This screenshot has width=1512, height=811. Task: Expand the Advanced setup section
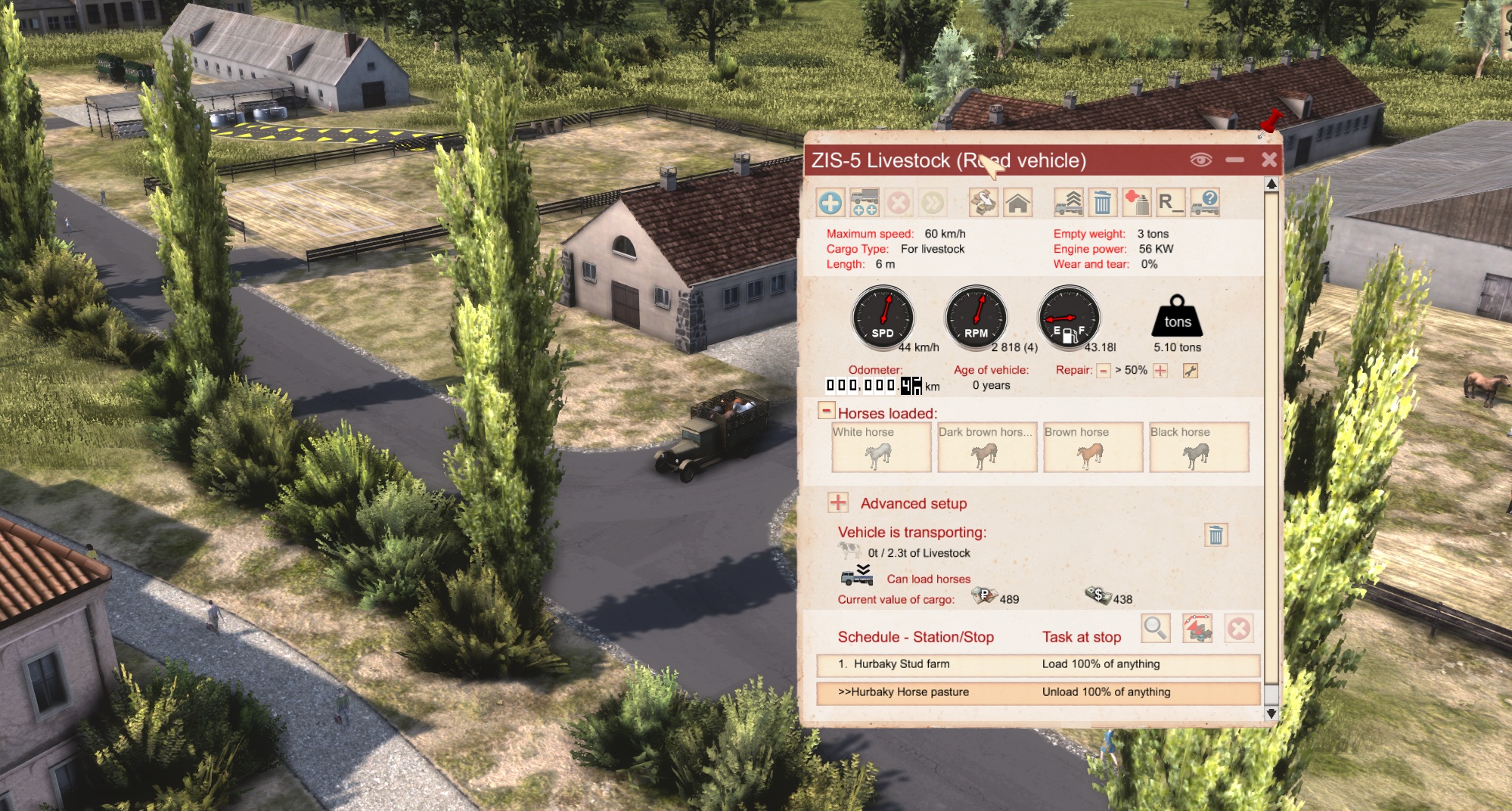coord(838,503)
